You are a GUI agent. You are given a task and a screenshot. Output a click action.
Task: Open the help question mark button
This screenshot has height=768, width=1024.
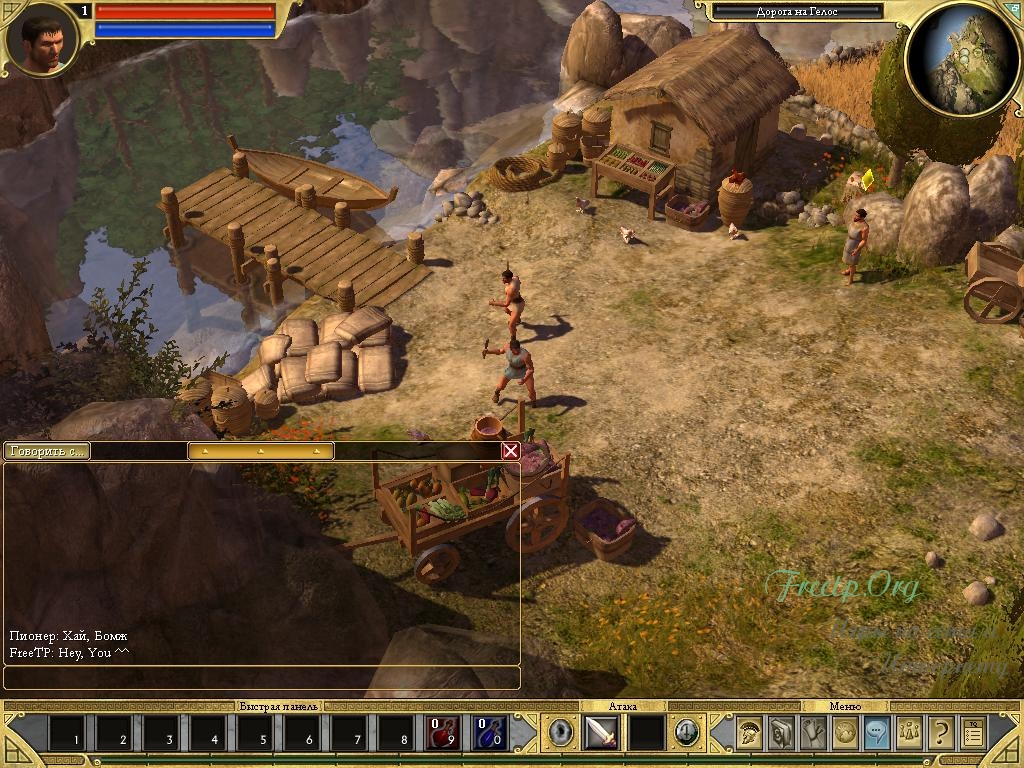click(940, 733)
